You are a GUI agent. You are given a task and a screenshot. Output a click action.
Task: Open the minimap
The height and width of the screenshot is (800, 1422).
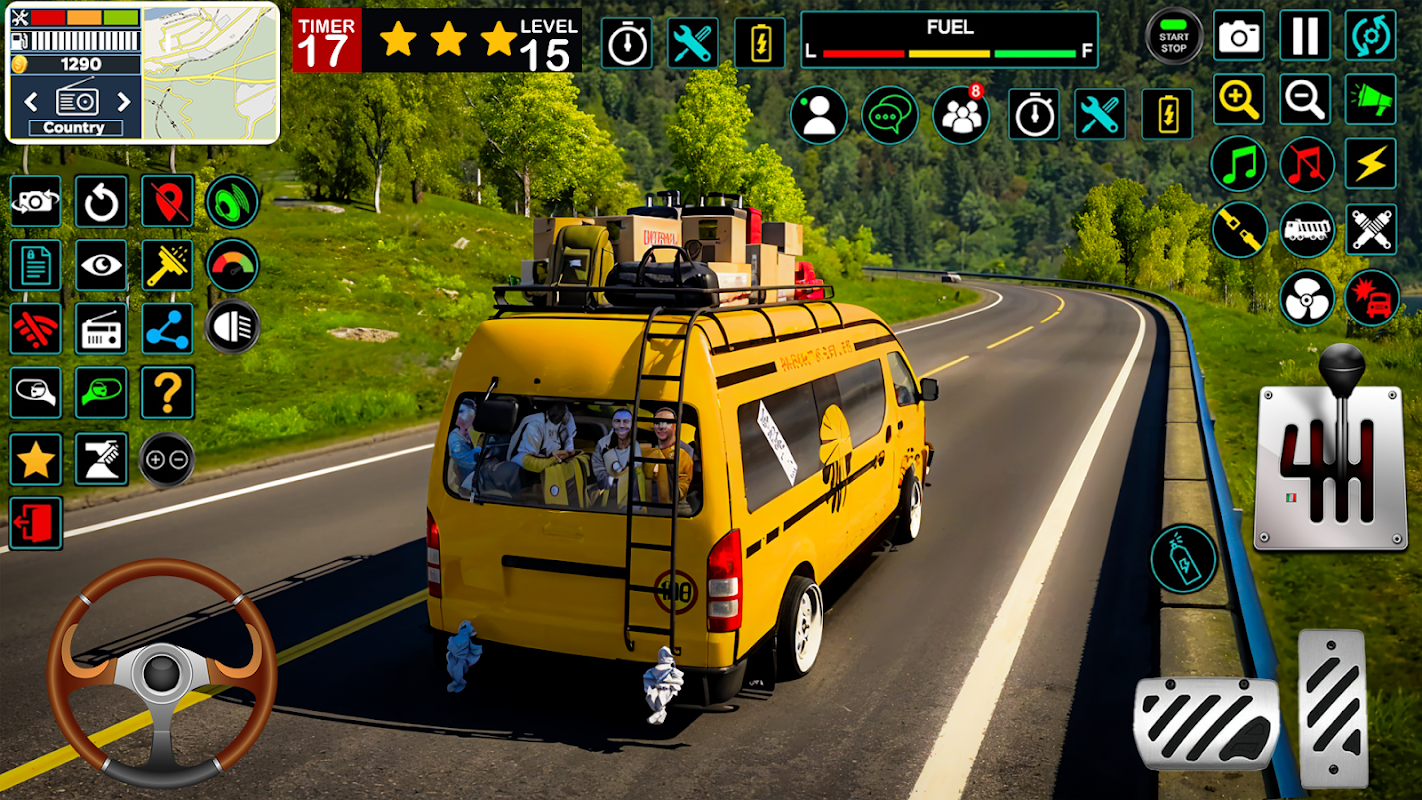210,73
